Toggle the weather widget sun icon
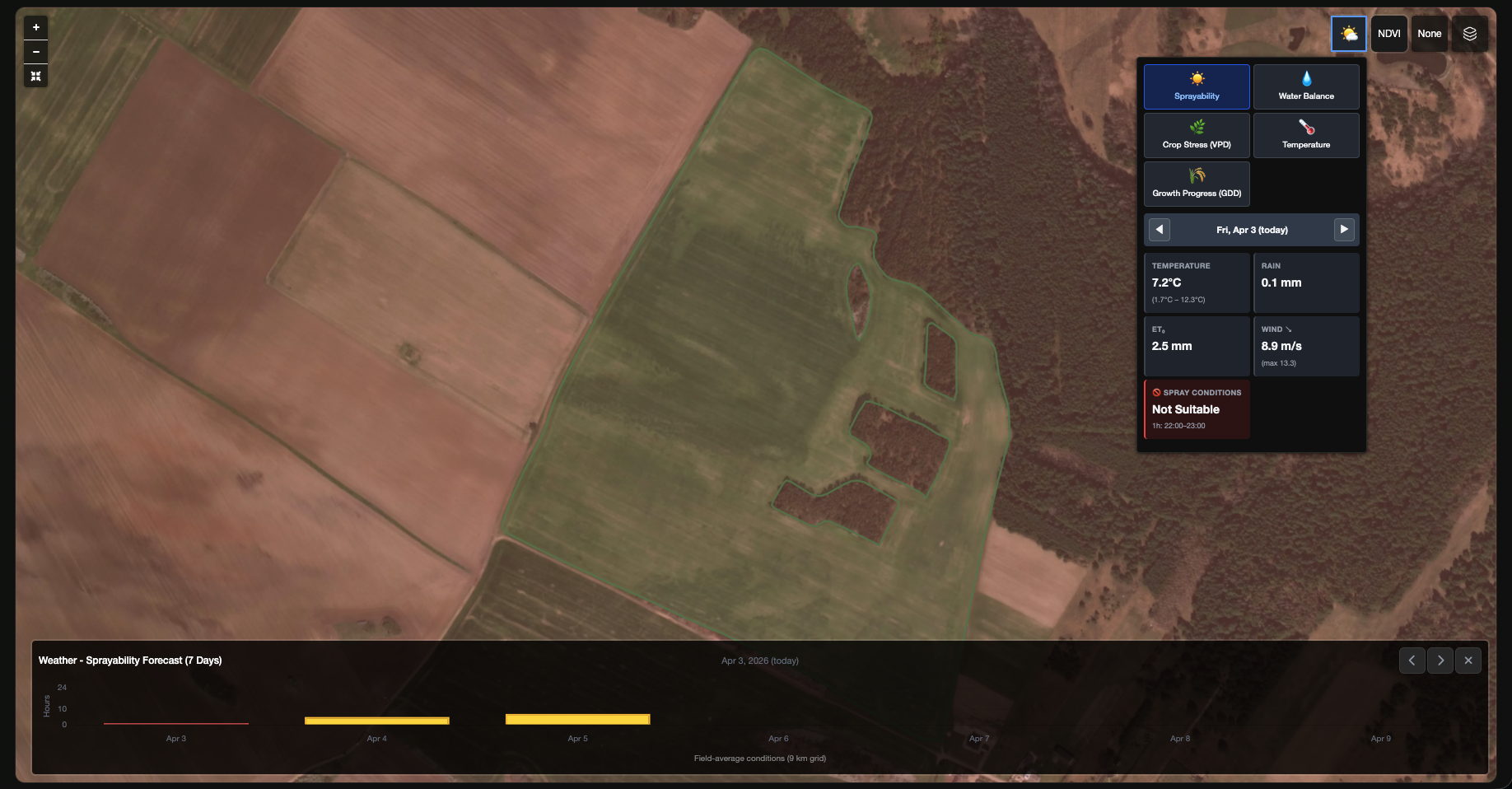Image resolution: width=1512 pixels, height=789 pixels. (x=1348, y=33)
